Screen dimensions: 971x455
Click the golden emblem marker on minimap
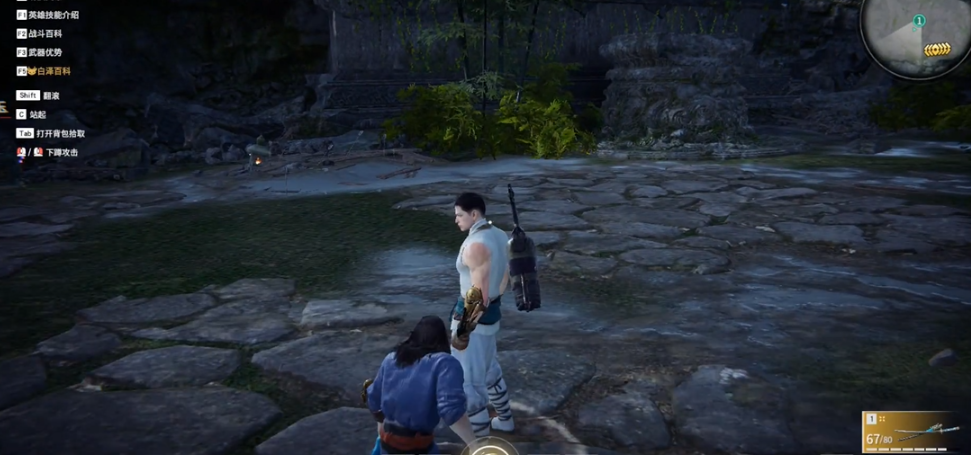click(x=937, y=49)
